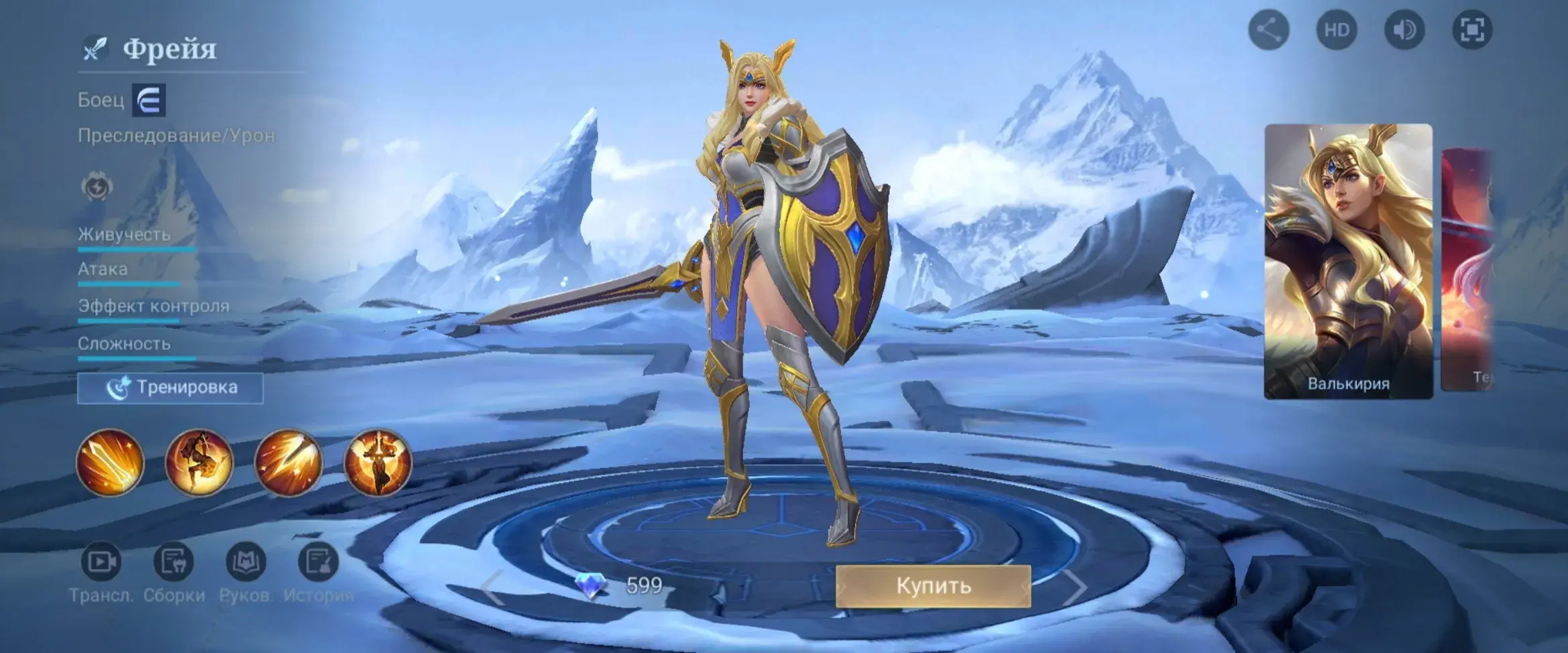Open the Тренировка training mode

tap(170, 388)
